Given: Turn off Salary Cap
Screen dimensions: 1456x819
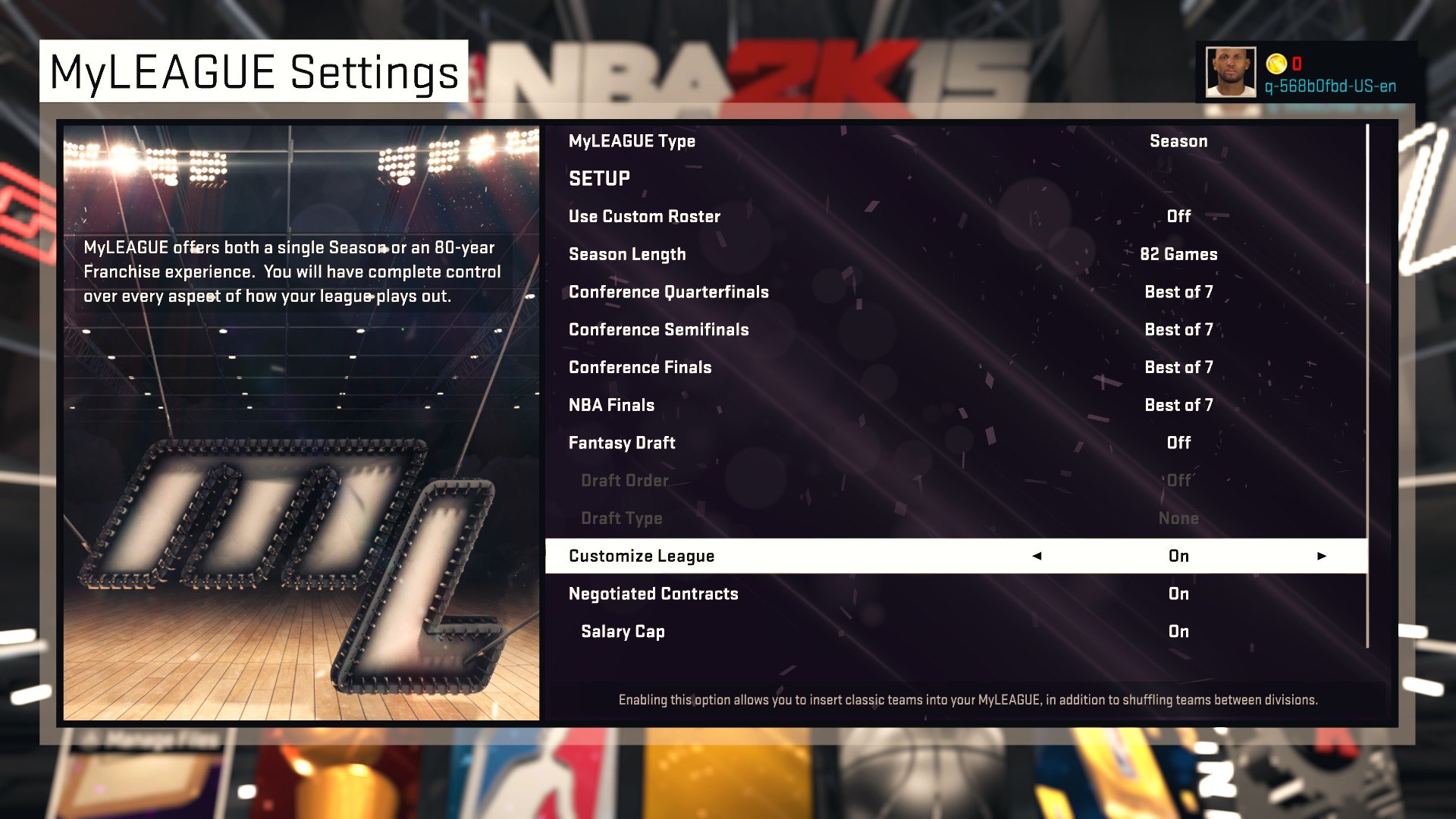Looking at the screenshot, I should [x=1179, y=631].
